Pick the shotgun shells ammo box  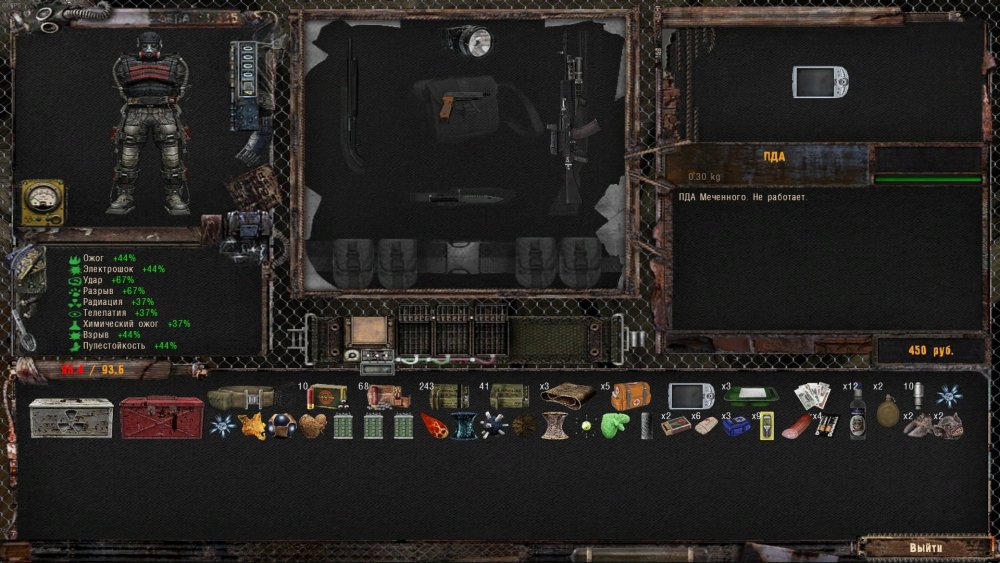327,397
